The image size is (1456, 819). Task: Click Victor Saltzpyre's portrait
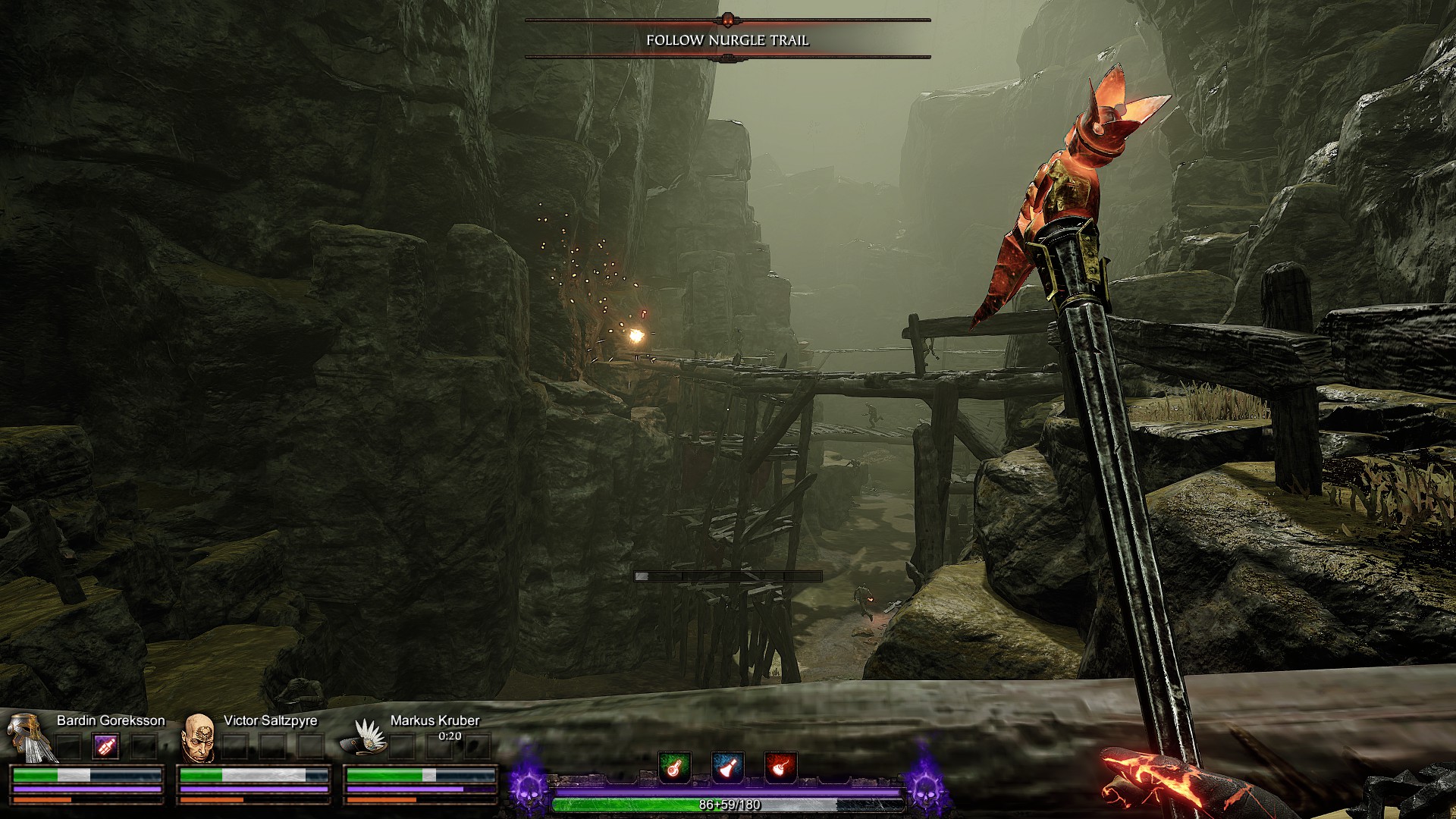pos(199,738)
